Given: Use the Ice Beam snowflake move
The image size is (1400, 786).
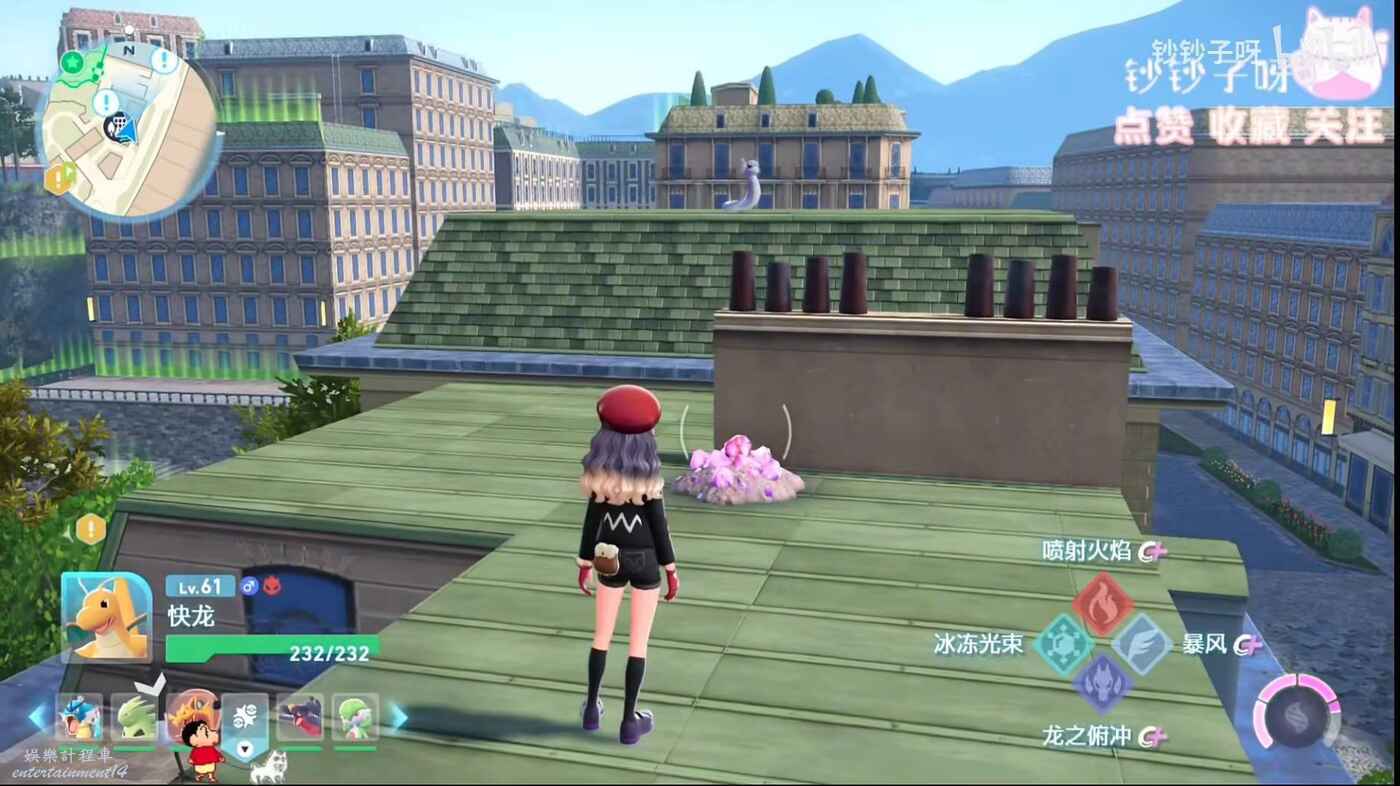Looking at the screenshot, I should click(1063, 644).
